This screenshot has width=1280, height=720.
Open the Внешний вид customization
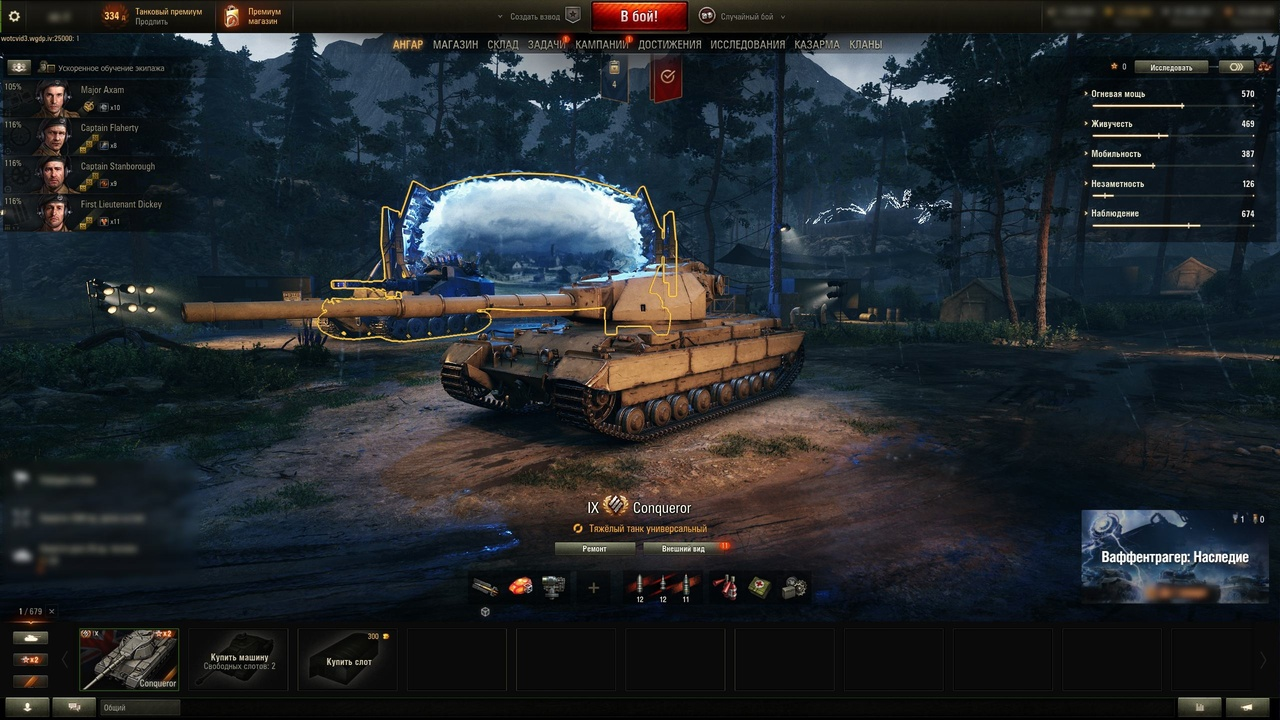click(684, 548)
